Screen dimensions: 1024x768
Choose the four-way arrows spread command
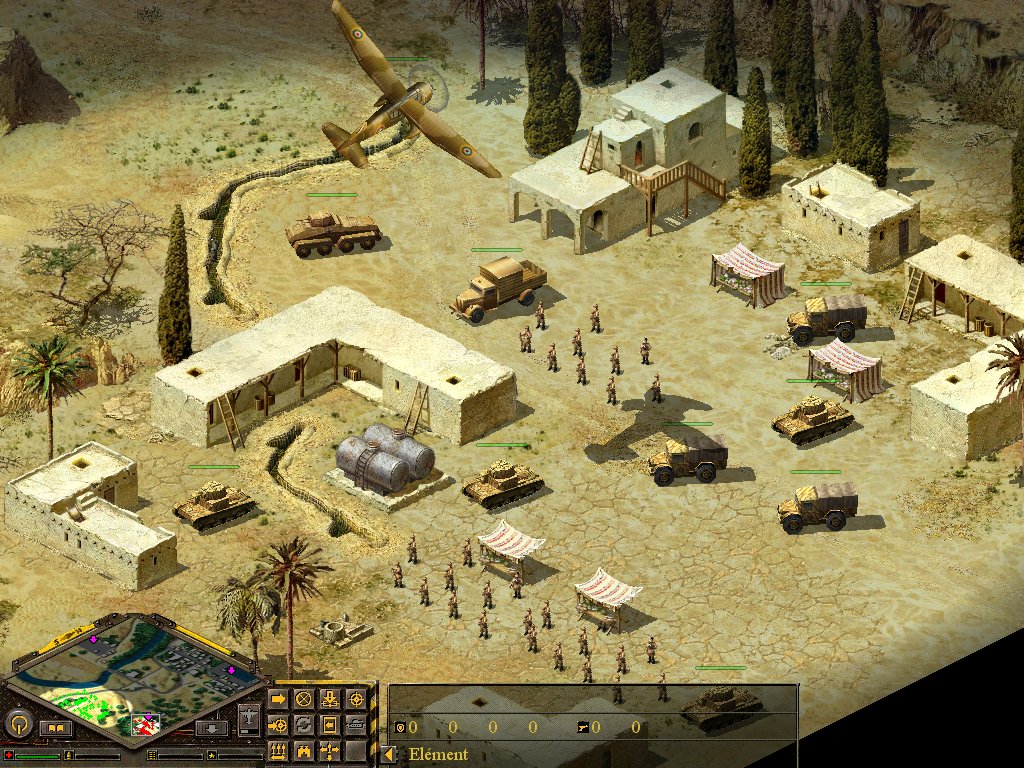click(x=330, y=750)
